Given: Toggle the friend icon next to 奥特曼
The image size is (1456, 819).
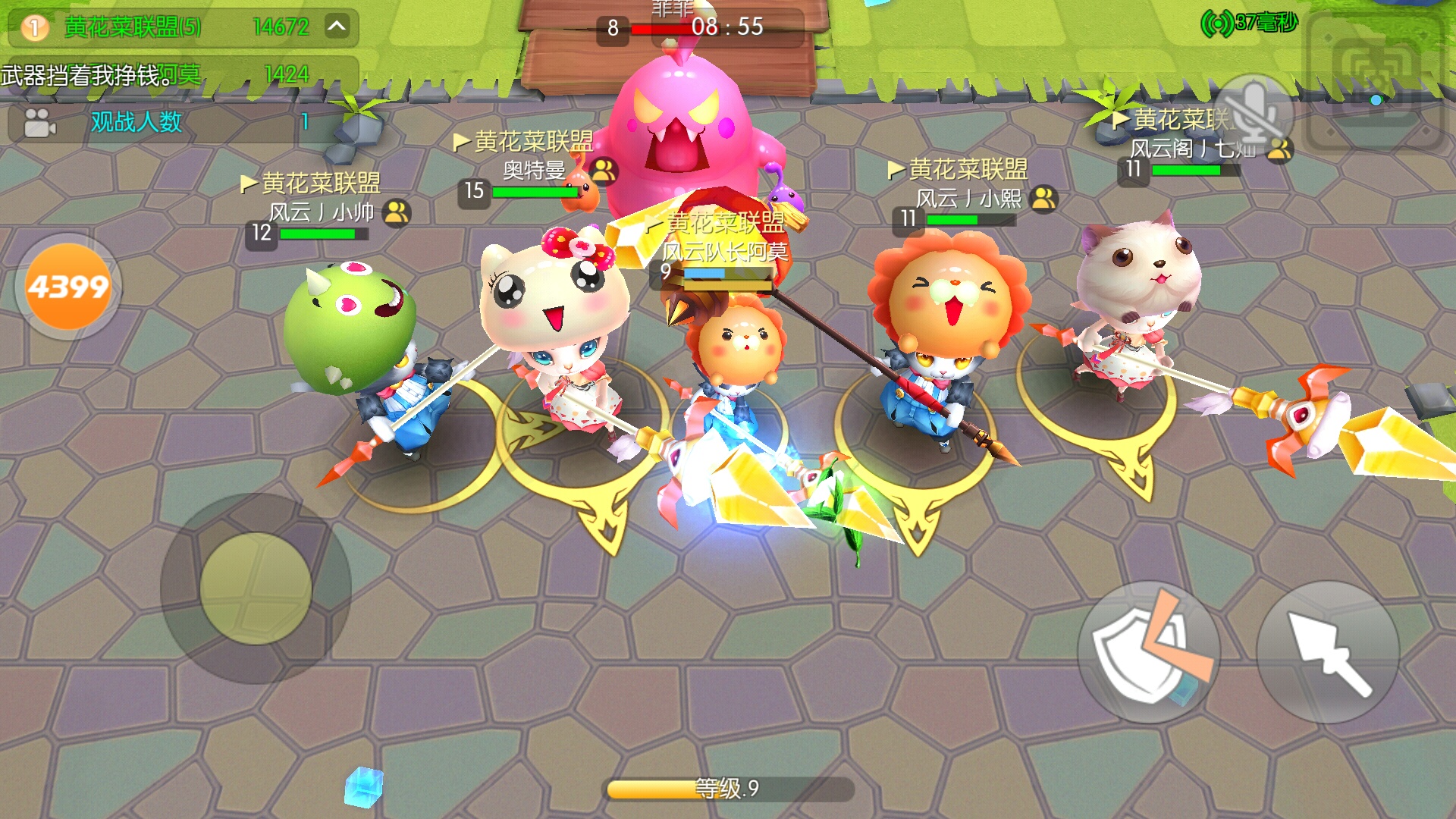Looking at the screenshot, I should tap(603, 171).
